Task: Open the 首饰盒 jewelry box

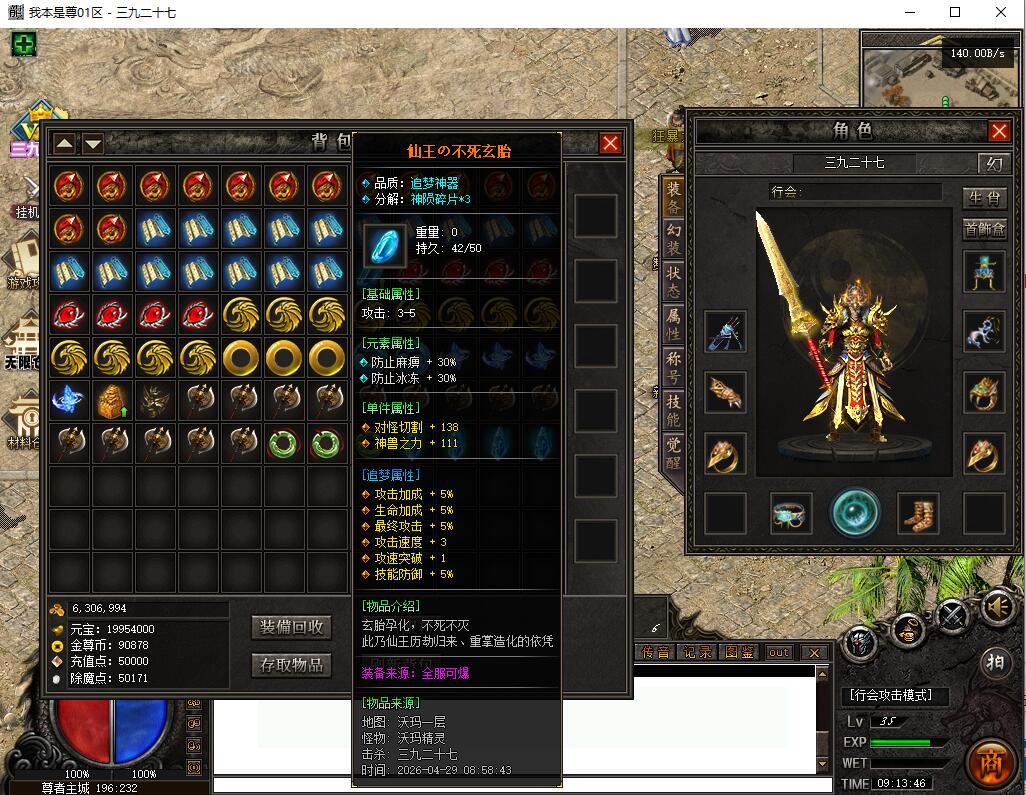Action: click(x=984, y=229)
